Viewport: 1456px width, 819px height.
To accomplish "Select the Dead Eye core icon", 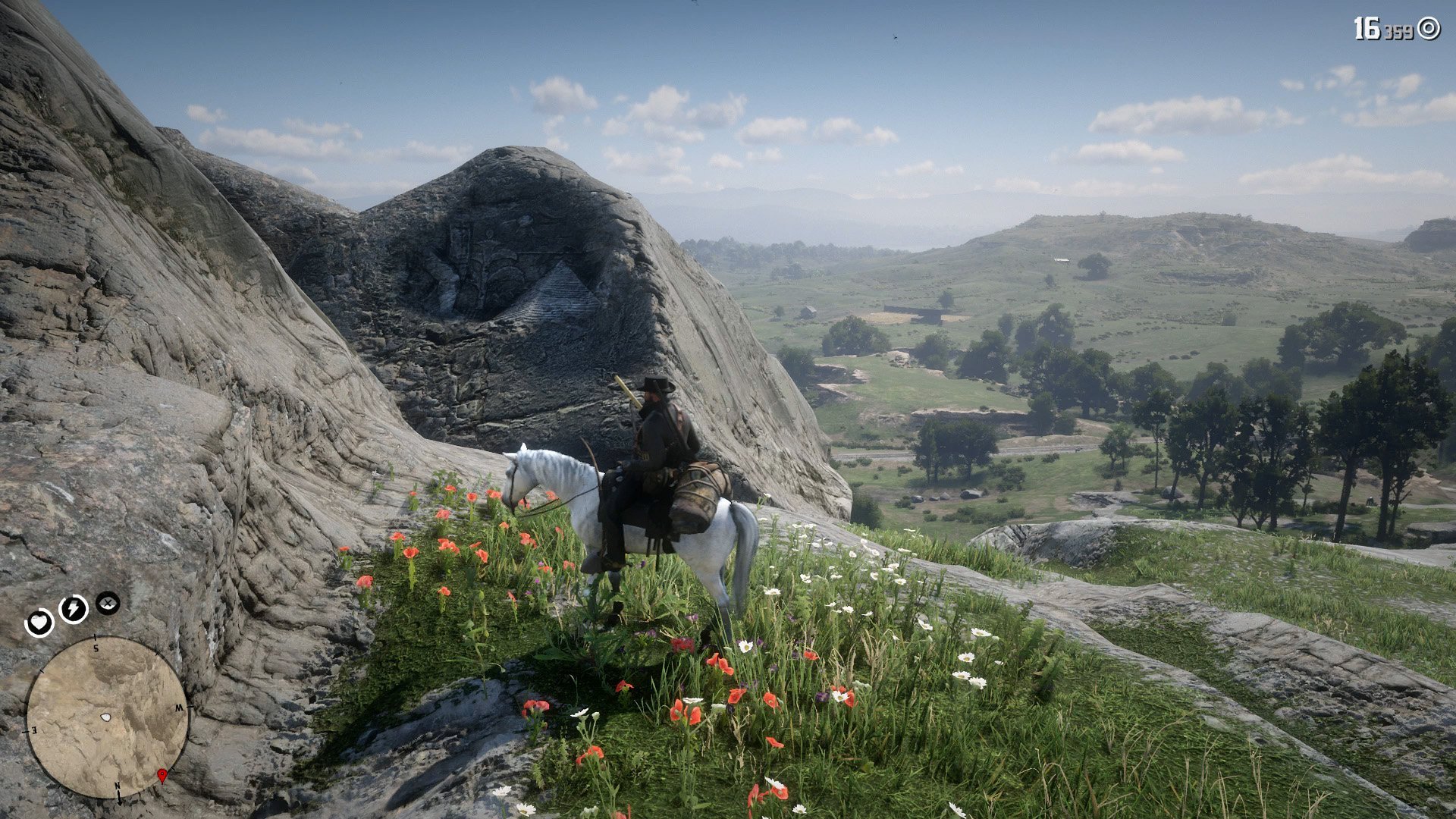I will click(x=108, y=603).
